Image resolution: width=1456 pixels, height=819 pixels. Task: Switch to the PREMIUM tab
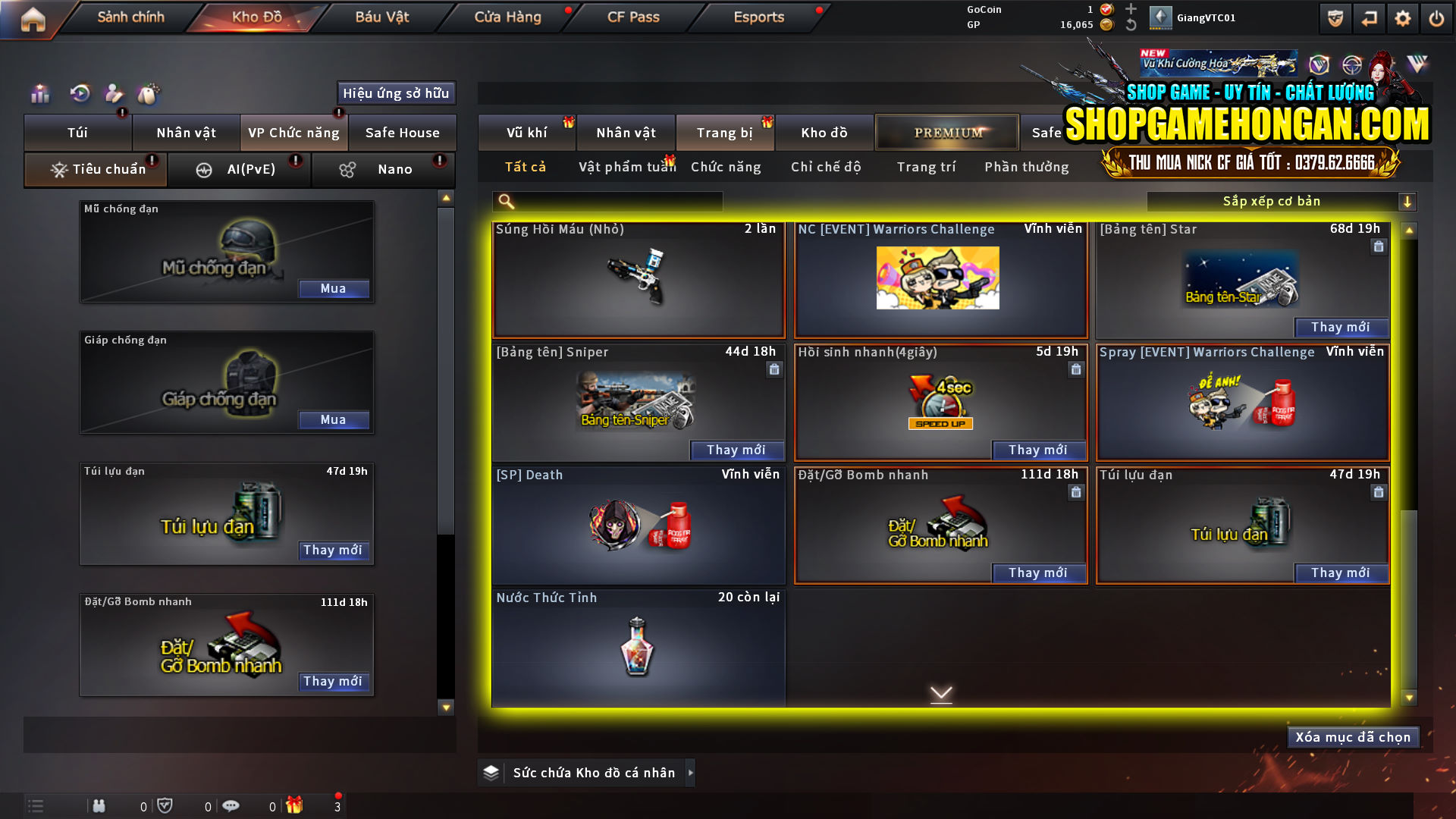click(x=947, y=132)
